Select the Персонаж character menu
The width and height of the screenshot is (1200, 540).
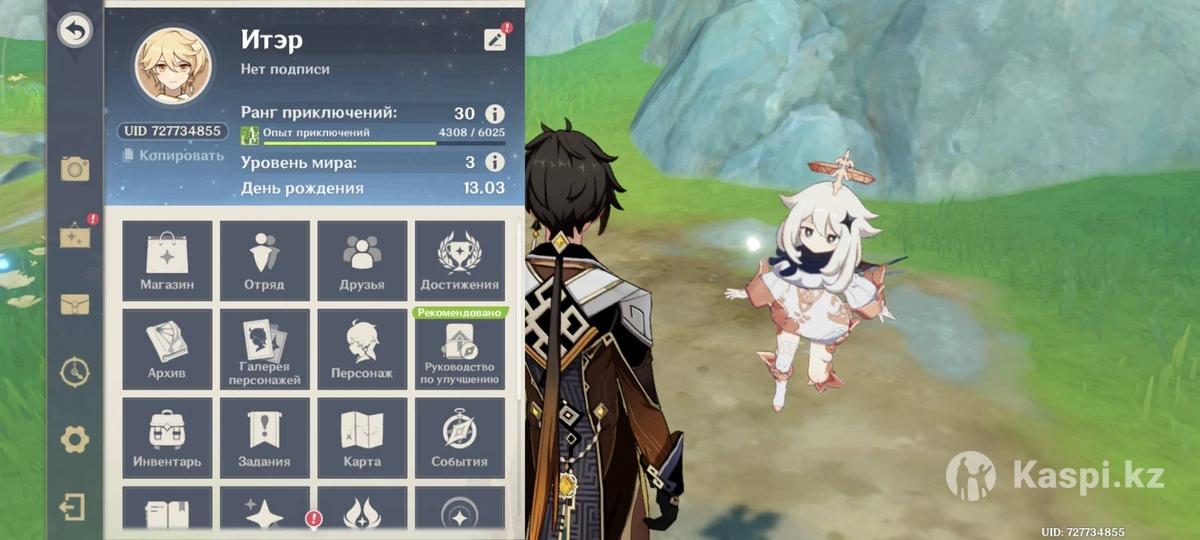tap(362, 349)
